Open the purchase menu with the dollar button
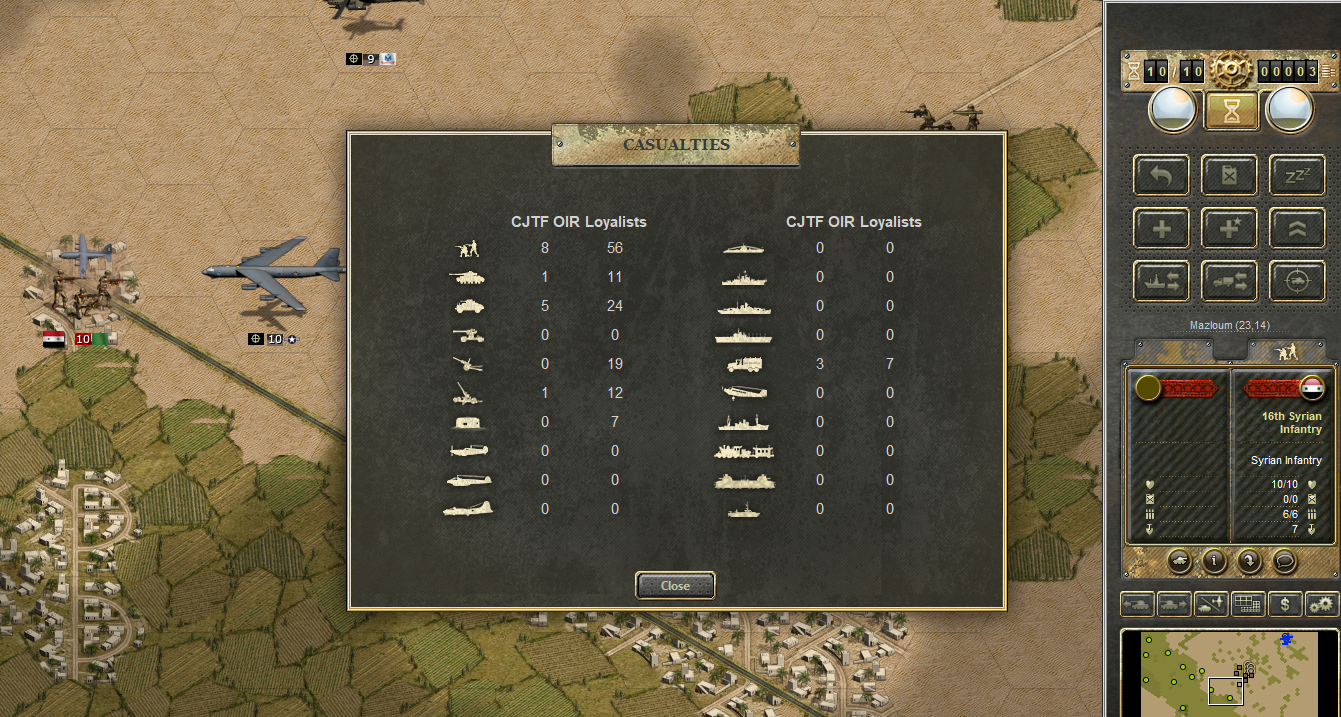The image size is (1341, 717). coord(1285,604)
